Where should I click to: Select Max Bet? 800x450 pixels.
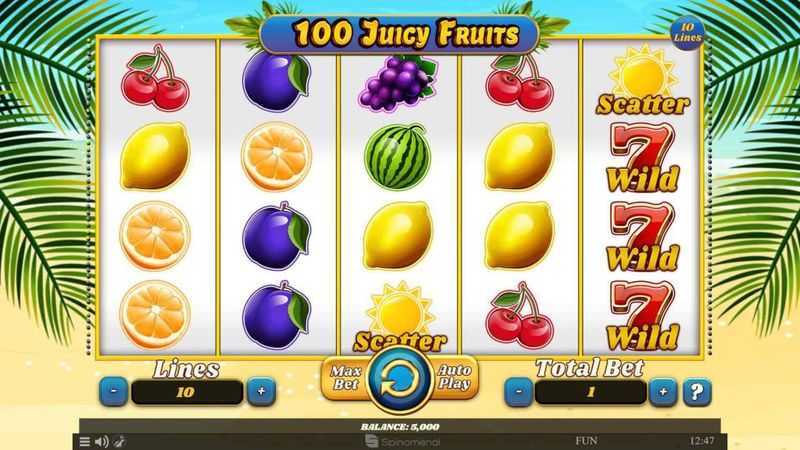pyautogui.click(x=343, y=377)
